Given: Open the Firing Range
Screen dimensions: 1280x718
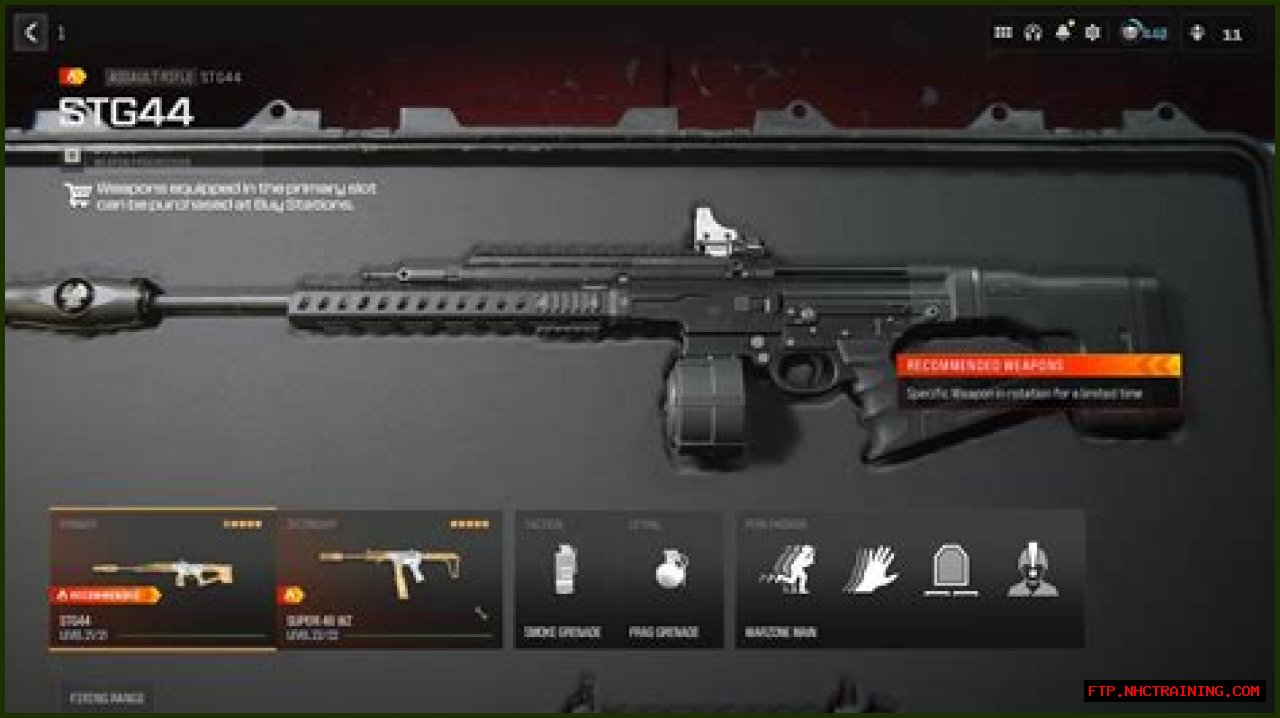Looking at the screenshot, I should click(x=106, y=698).
